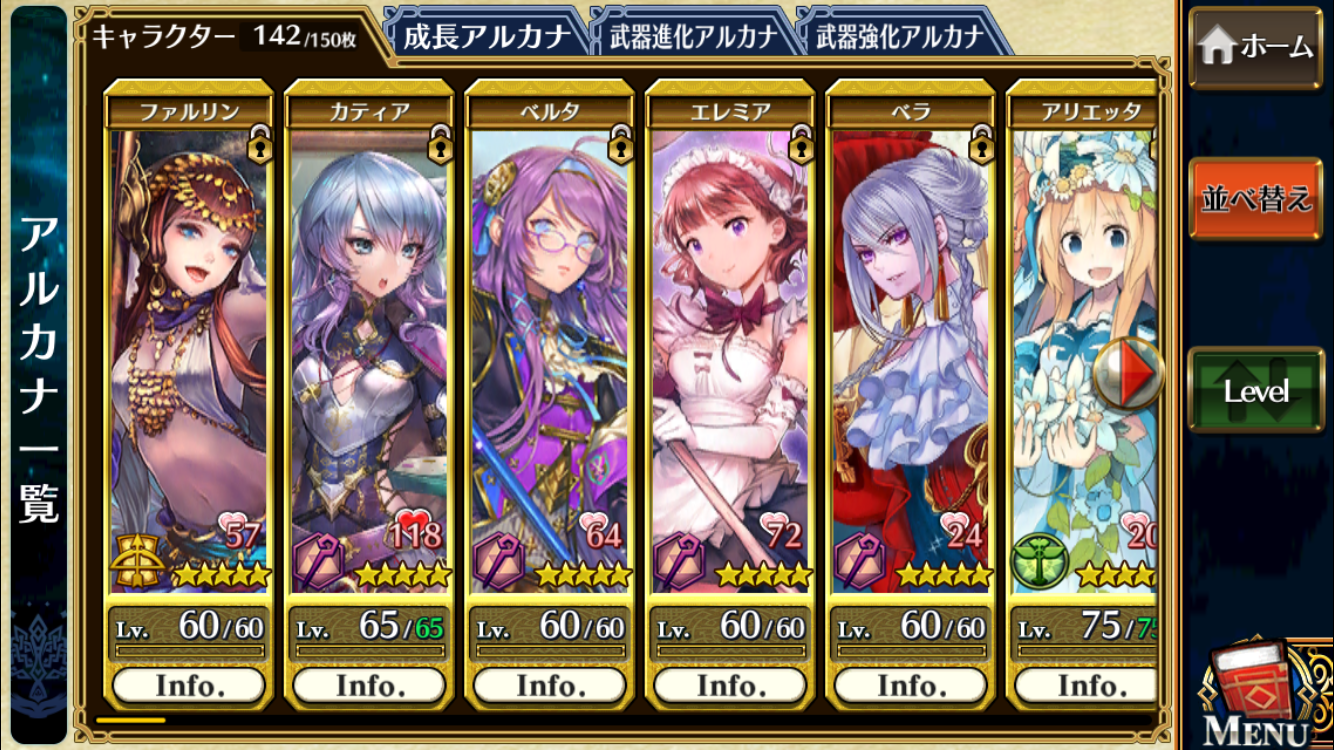Select the キャラクター tab
The height and width of the screenshot is (750, 1334).
click(x=224, y=37)
